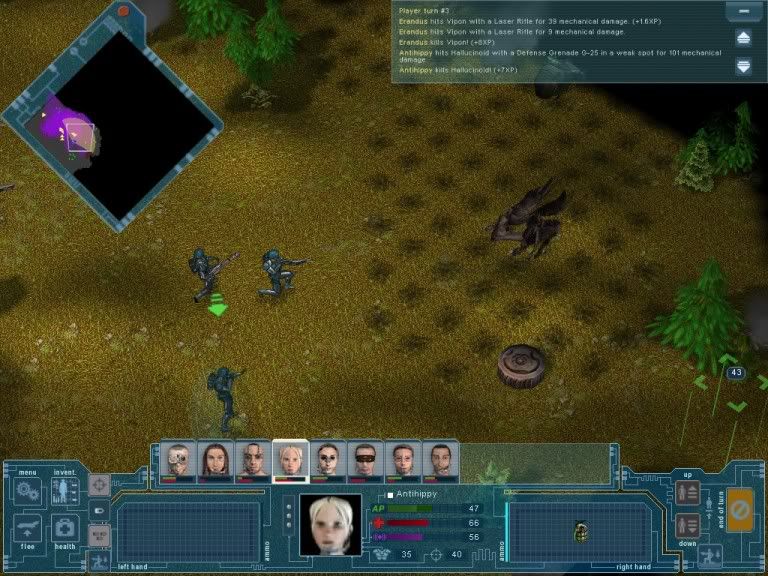
Task: Click Antihippy's large character portrait
Action: tap(330, 523)
